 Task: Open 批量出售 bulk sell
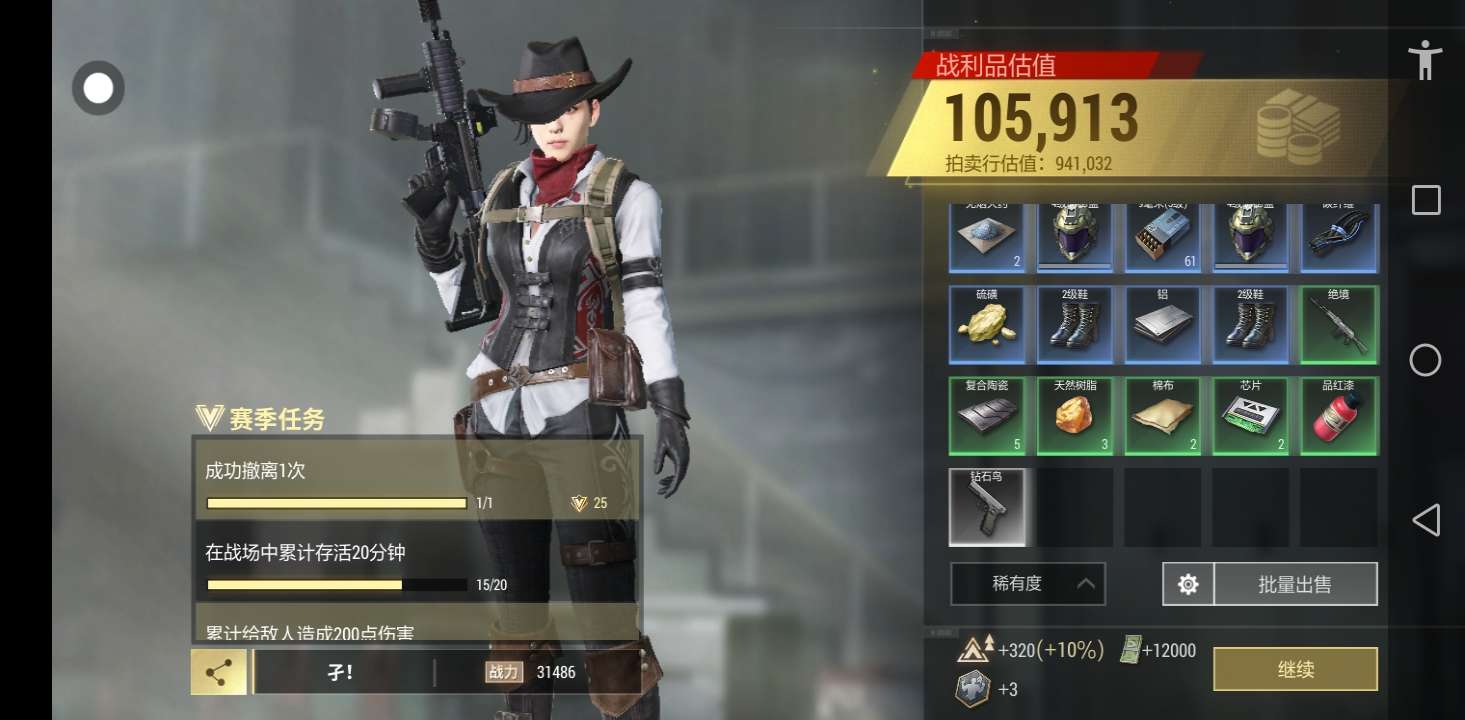[x=1295, y=584]
